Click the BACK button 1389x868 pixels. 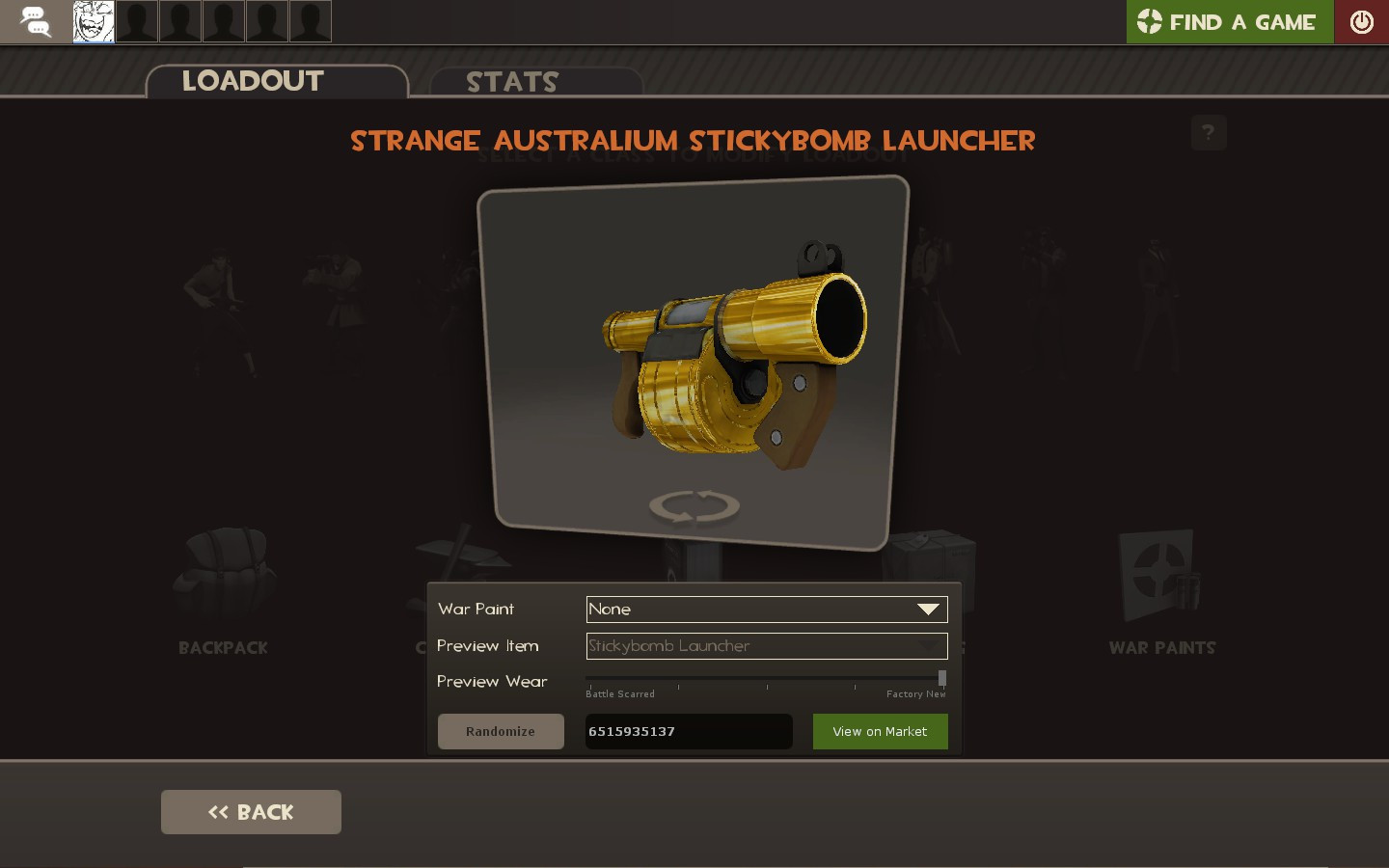coord(251,811)
